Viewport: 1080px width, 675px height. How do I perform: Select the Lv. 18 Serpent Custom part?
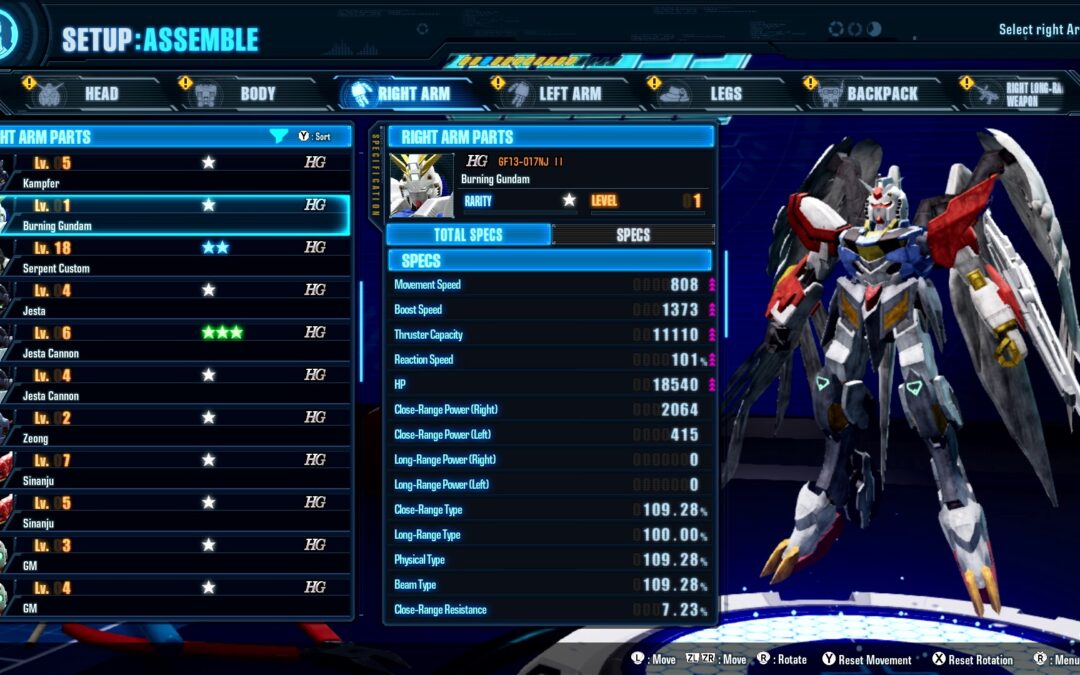(175, 256)
